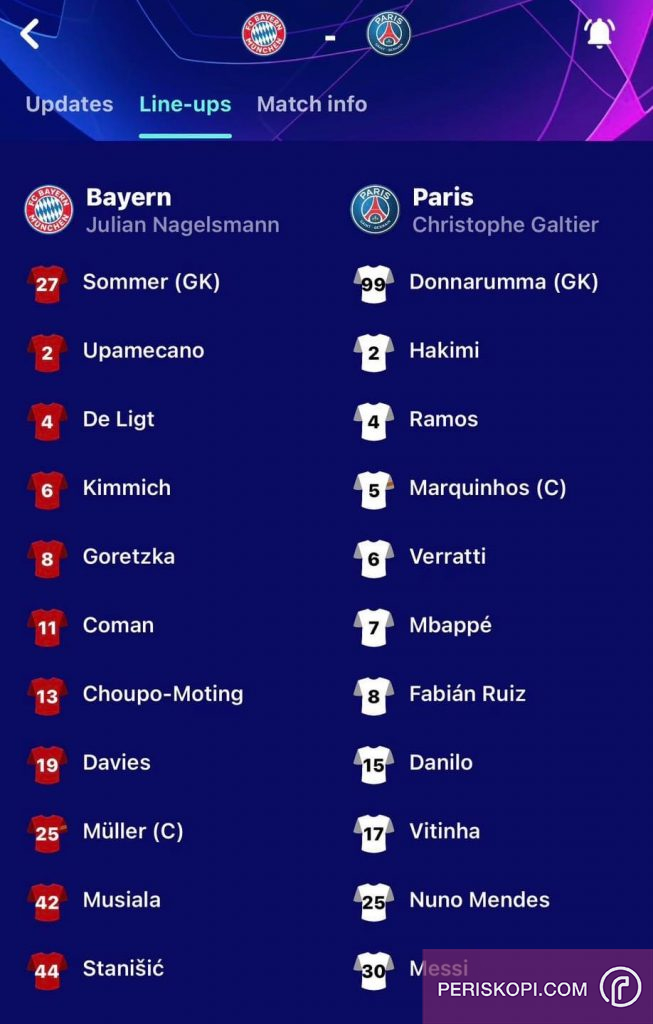Open Paris team page from header crest
The height and width of the screenshot is (1024, 653).
(388, 34)
